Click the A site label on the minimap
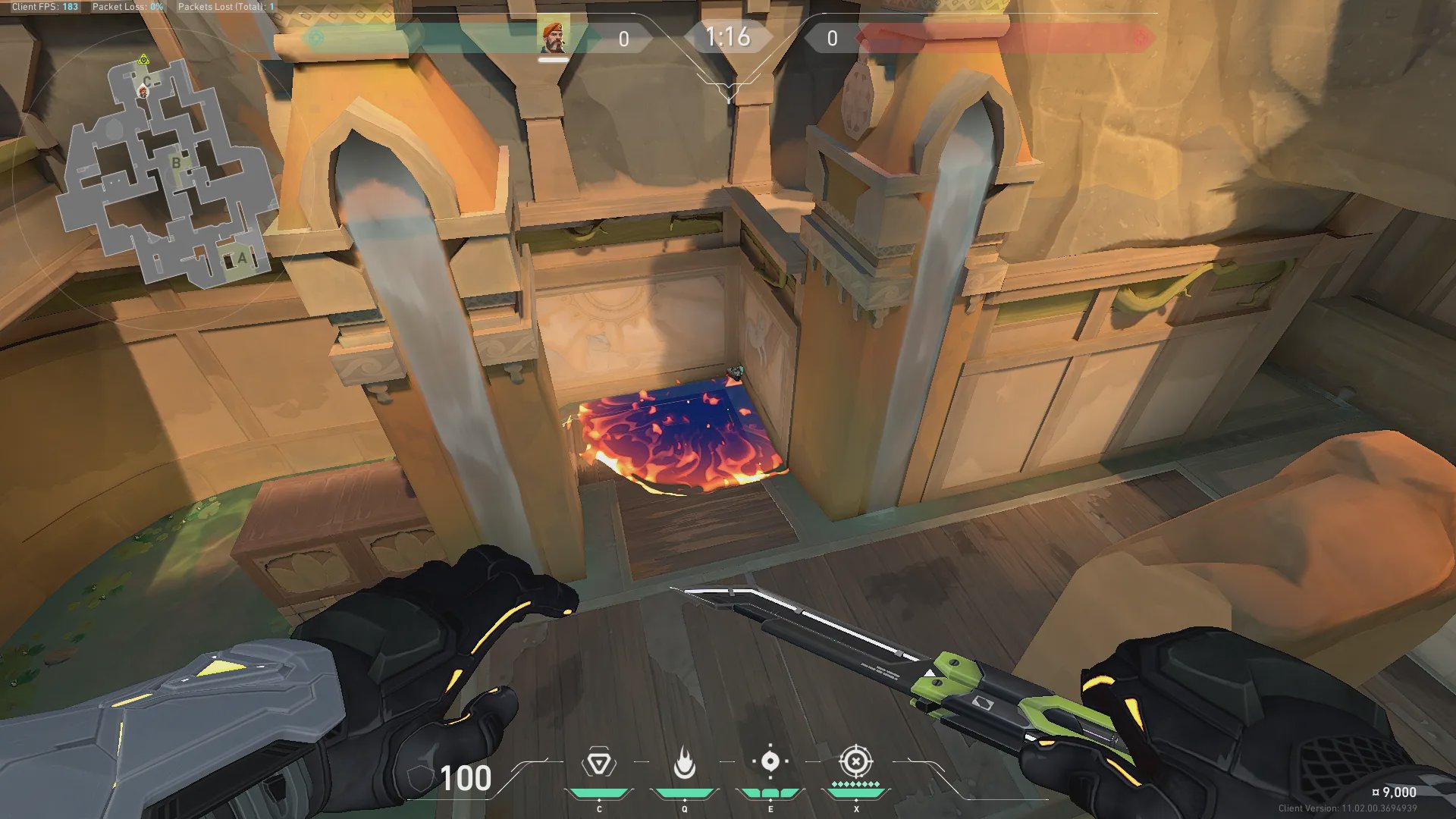 pyautogui.click(x=242, y=259)
